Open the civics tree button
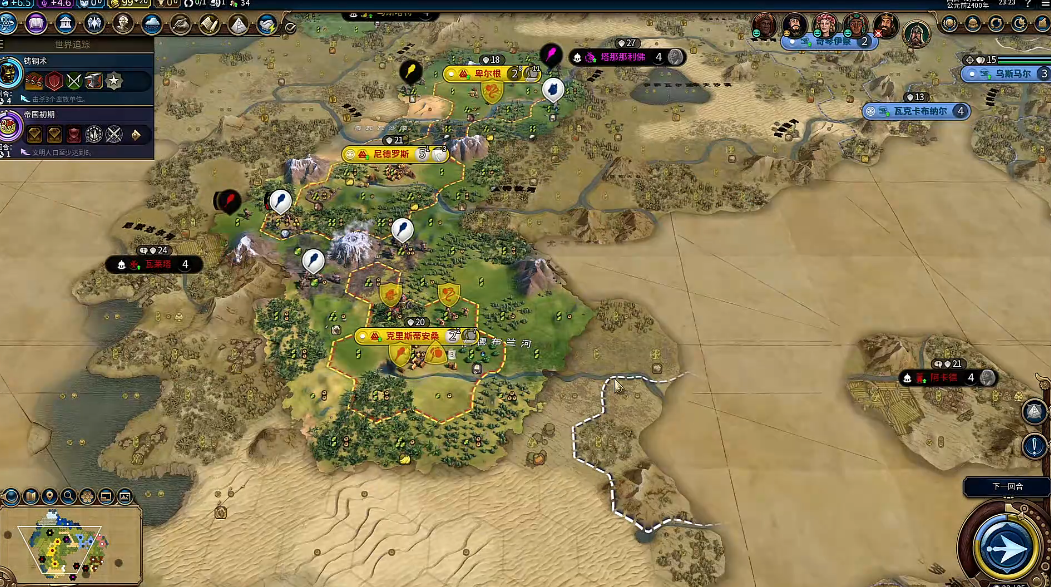The height and width of the screenshot is (587, 1051). click(x=38, y=22)
